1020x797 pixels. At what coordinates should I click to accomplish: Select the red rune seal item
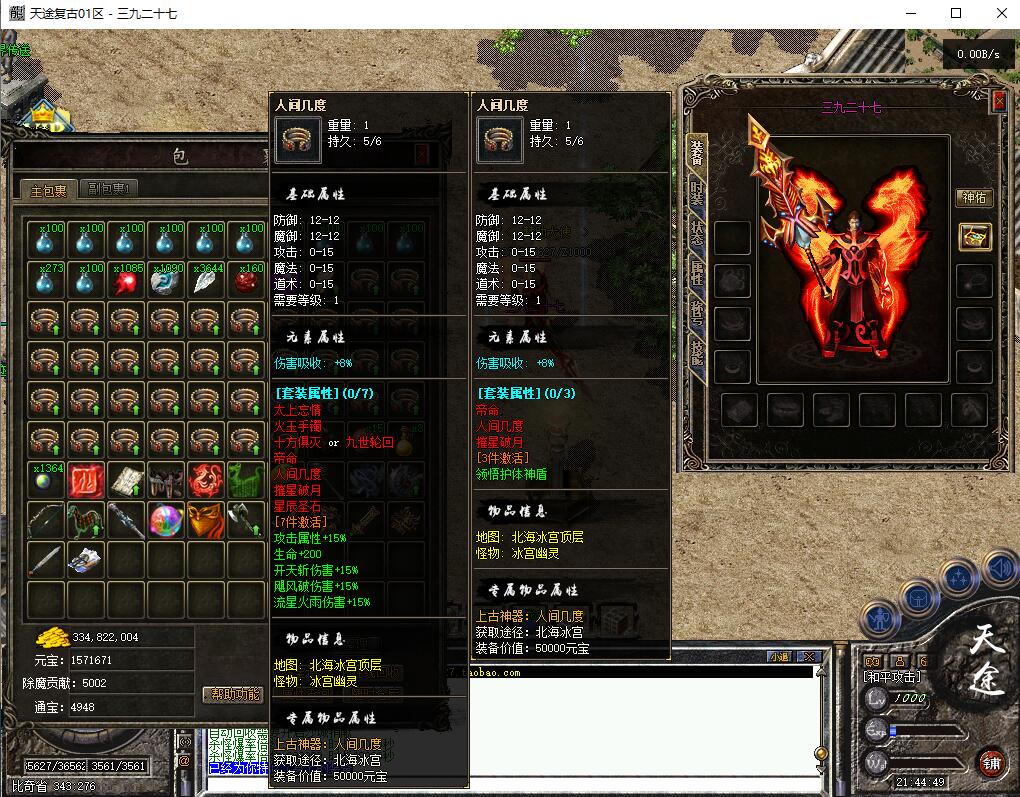[85, 480]
